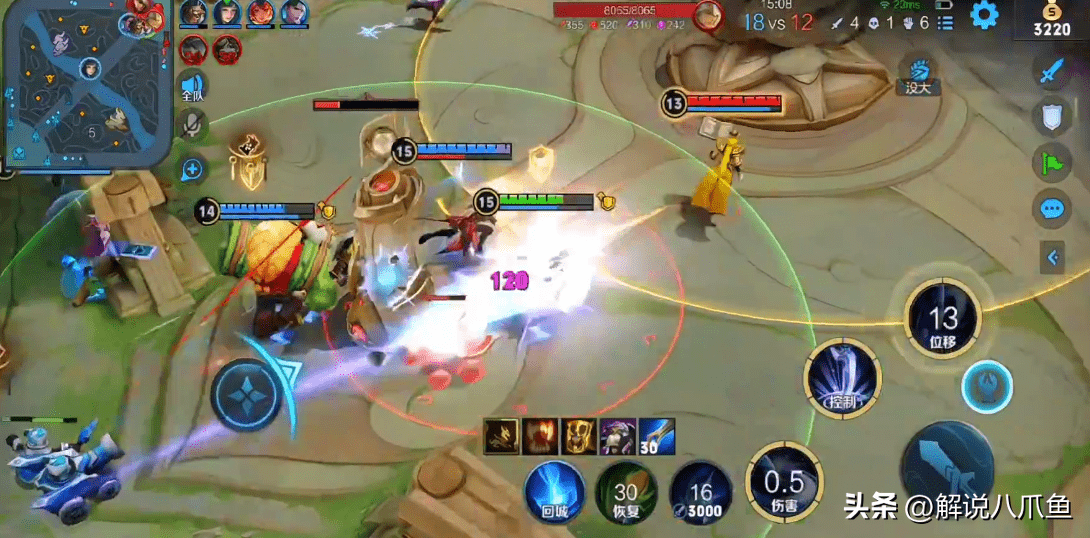Send the defend shield signal
1090x538 pixels.
point(1051,118)
